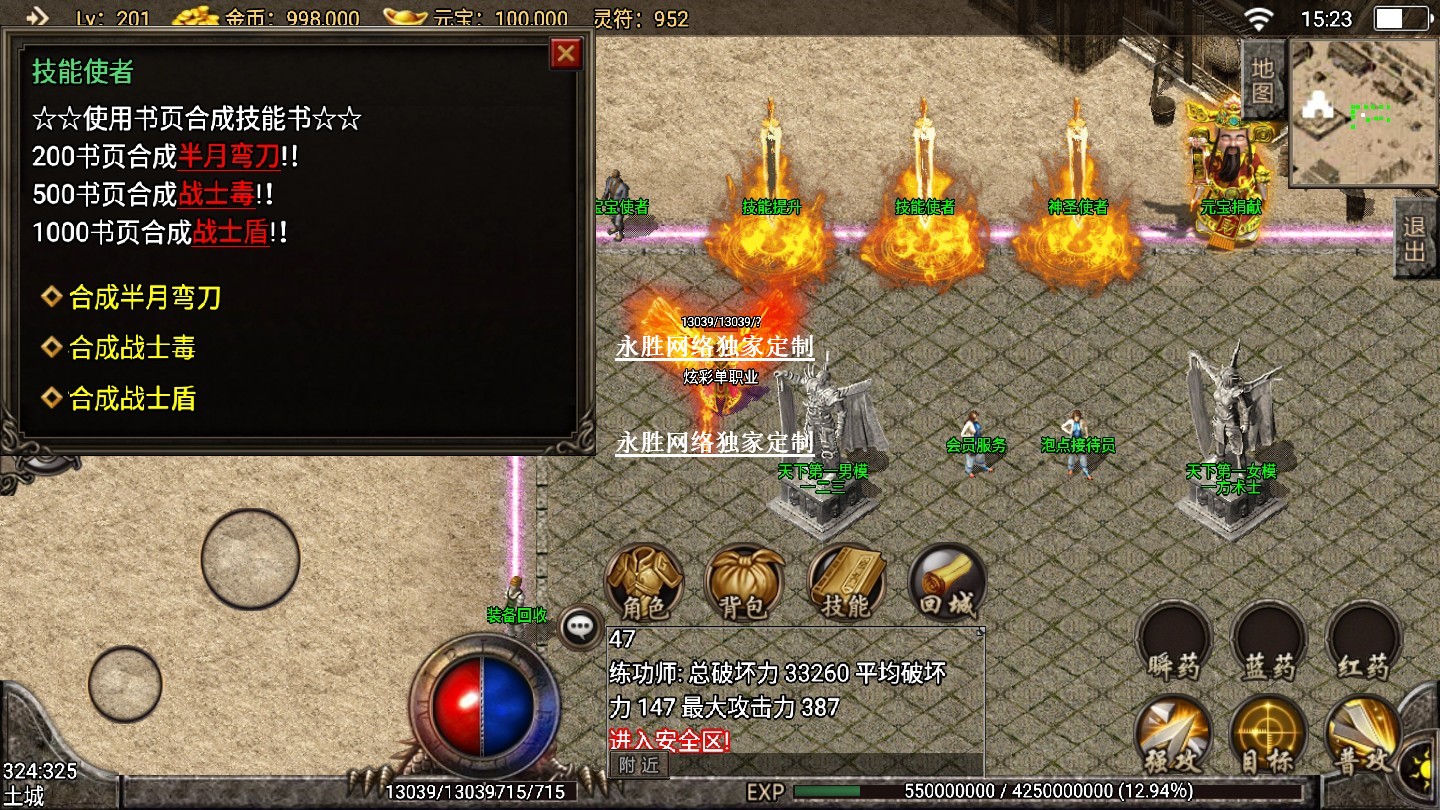The image size is (1440, 810).
Task: Choose the 合成半月弯刀 option
Action: click(x=144, y=298)
